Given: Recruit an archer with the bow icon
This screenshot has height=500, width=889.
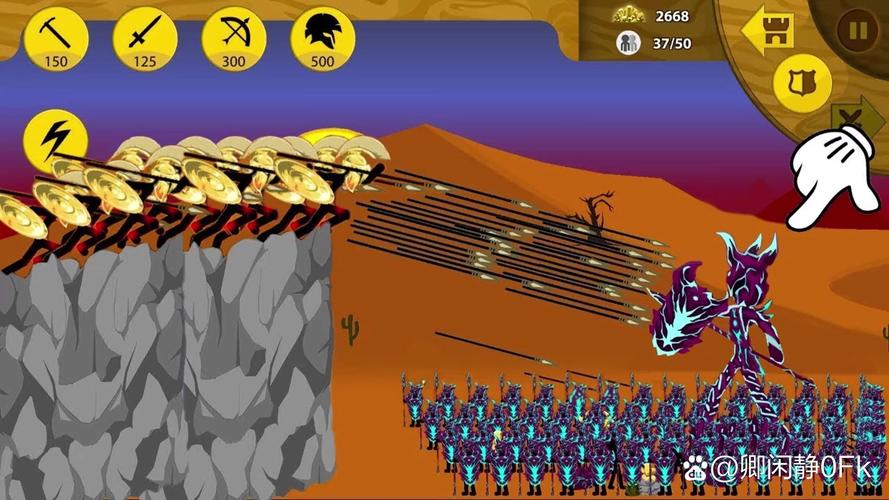Looking at the screenshot, I should (233, 38).
